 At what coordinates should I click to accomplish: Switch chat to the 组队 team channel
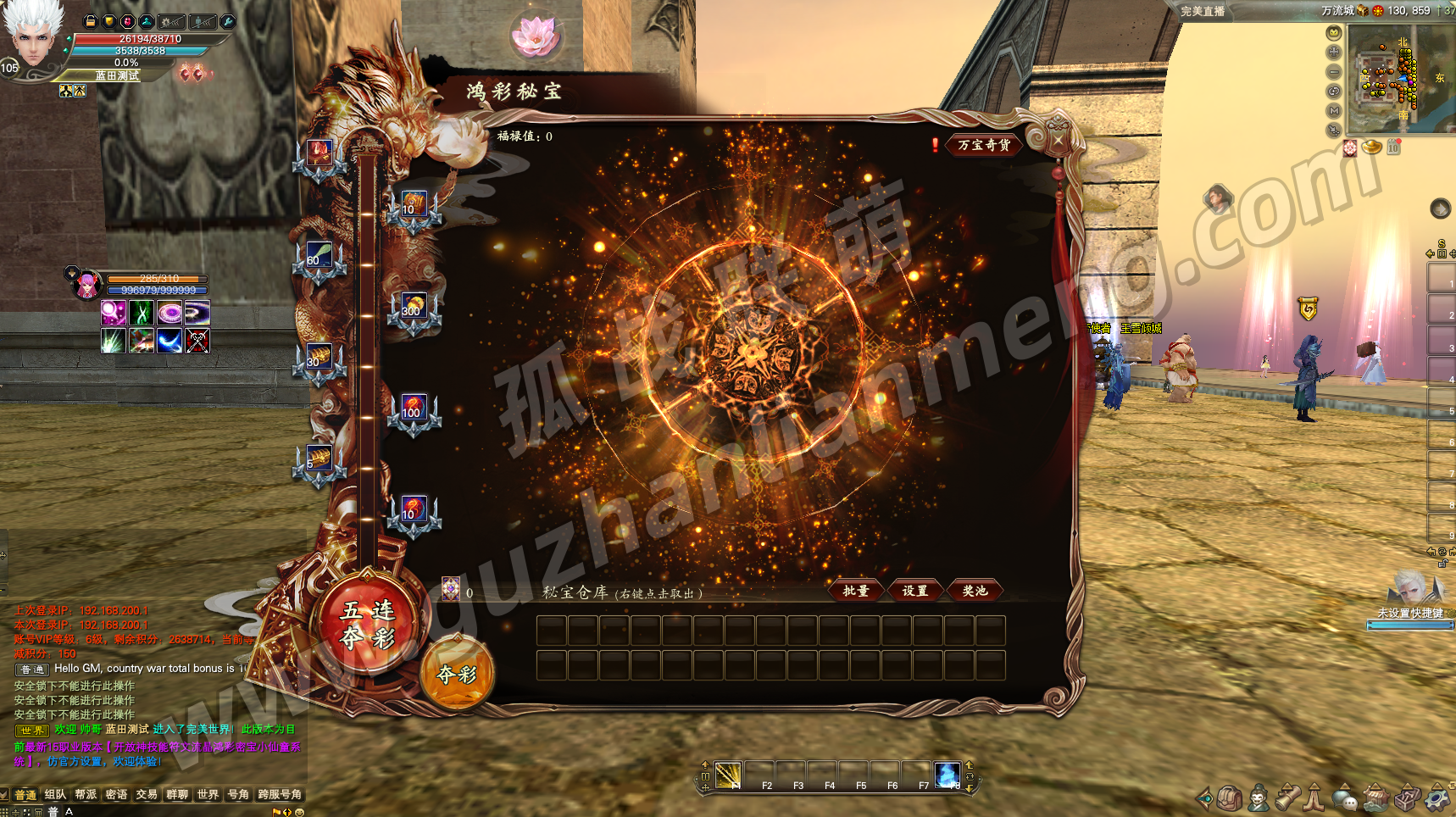(x=55, y=794)
